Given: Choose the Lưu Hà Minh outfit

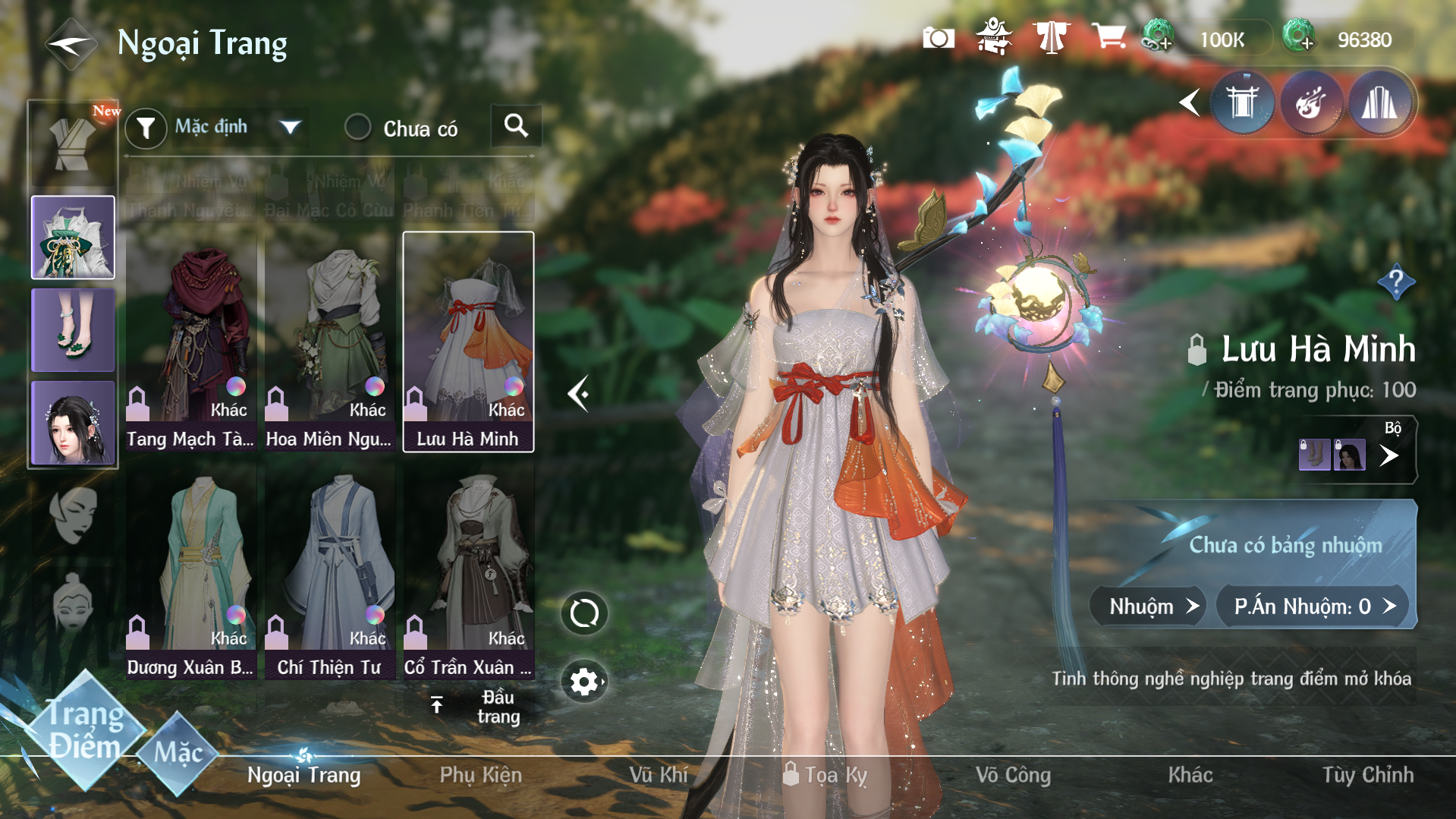Looking at the screenshot, I should 468,343.
